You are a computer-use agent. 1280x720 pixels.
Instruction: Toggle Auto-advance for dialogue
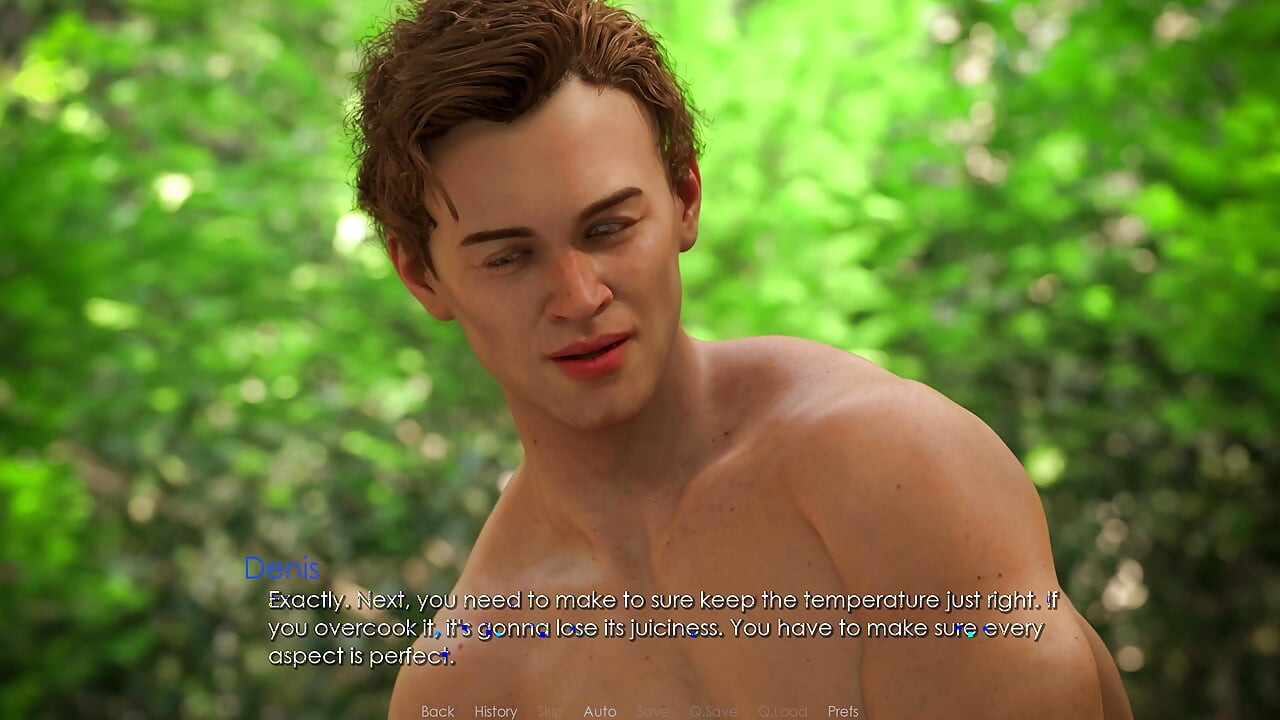599,711
